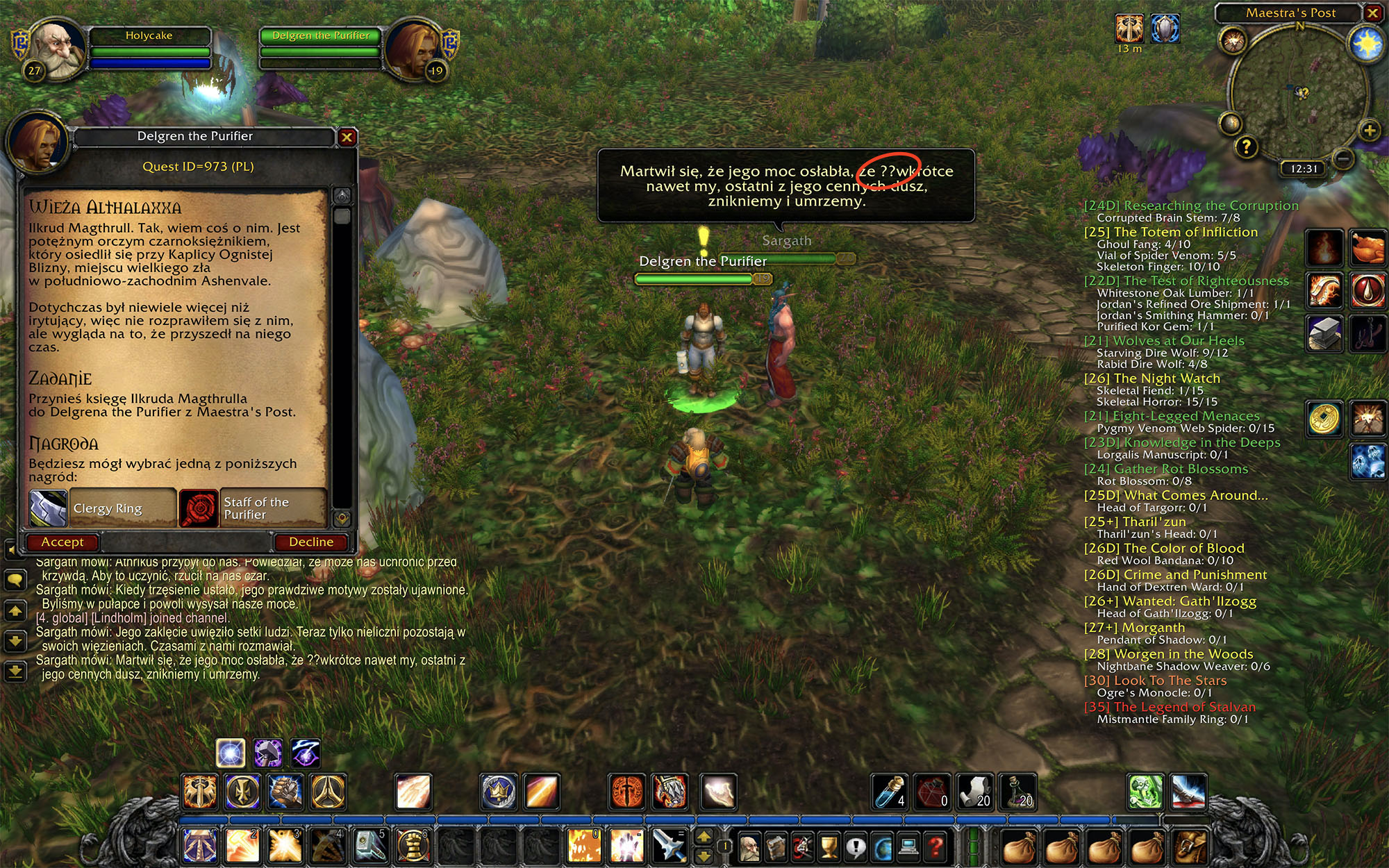The width and height of the screenshot is (1389, 868).
Task: Open the character info micro button
Action: 749,846
